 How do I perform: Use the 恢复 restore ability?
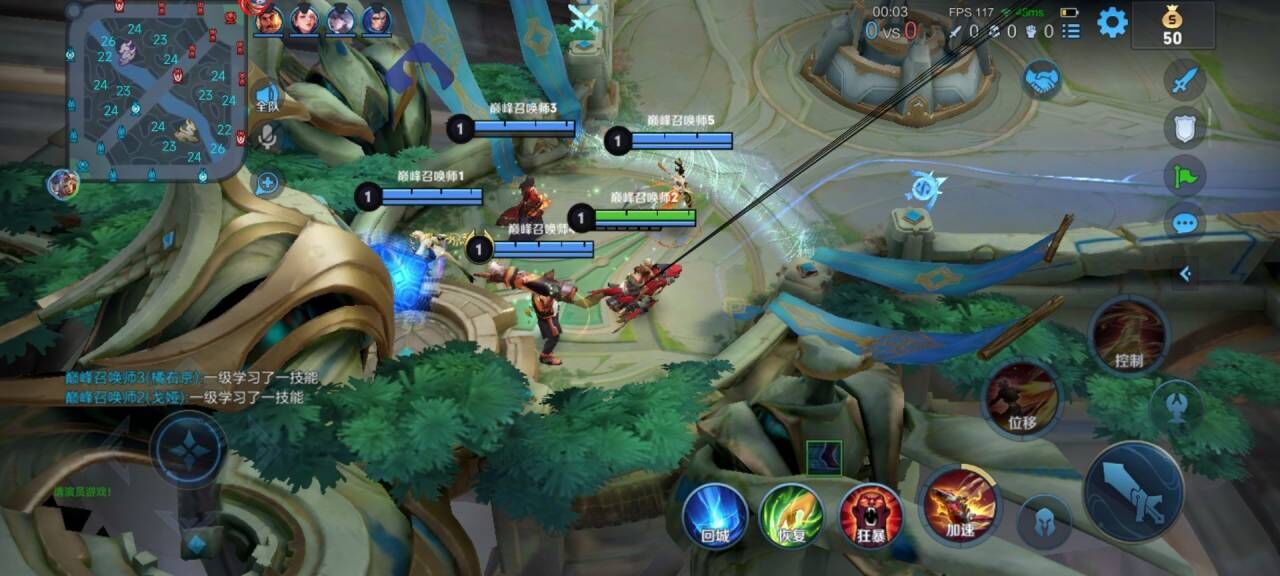[791, 516]
